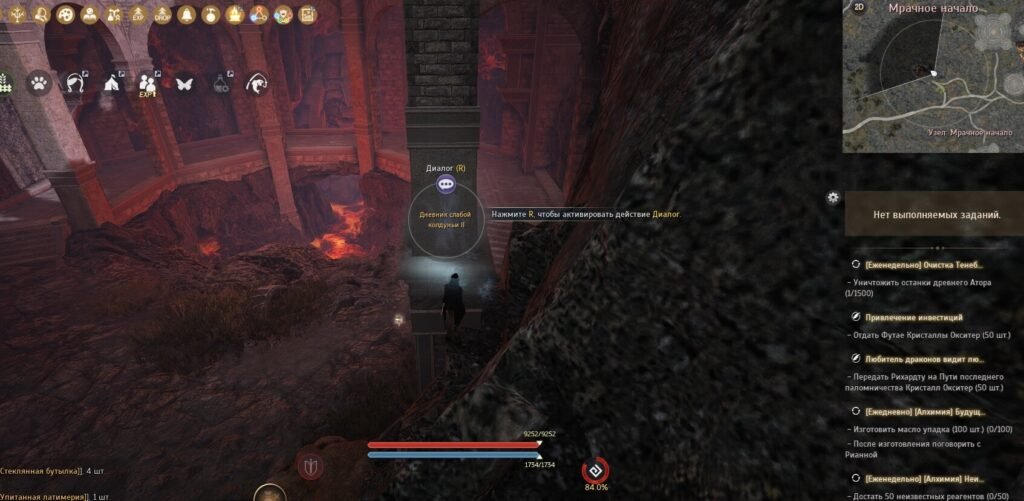Click the bell buff icon
This screenshot has width=1024, height=501.
(186, 15)
